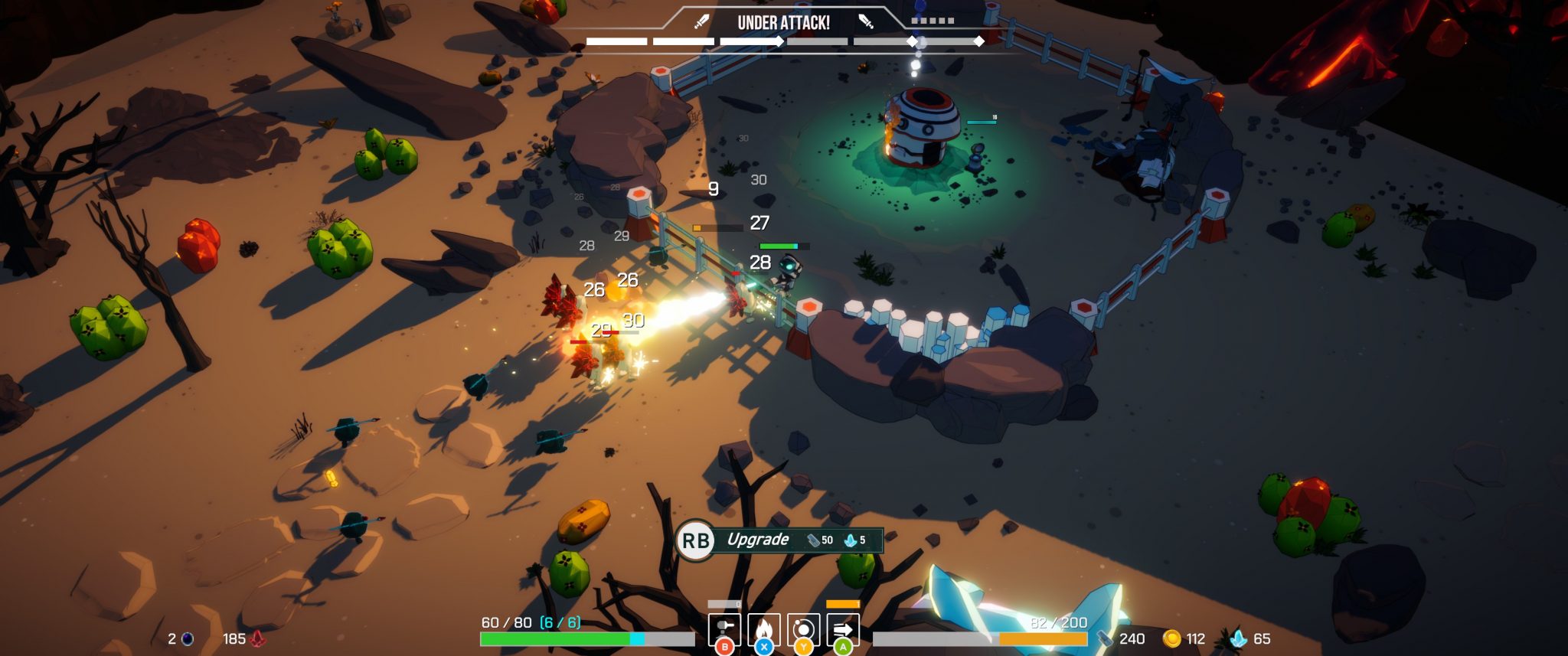Use the orbiting sphere ability slot
Image resolution: width=1568 pixels, height=656 pixels.
point(803,629)
